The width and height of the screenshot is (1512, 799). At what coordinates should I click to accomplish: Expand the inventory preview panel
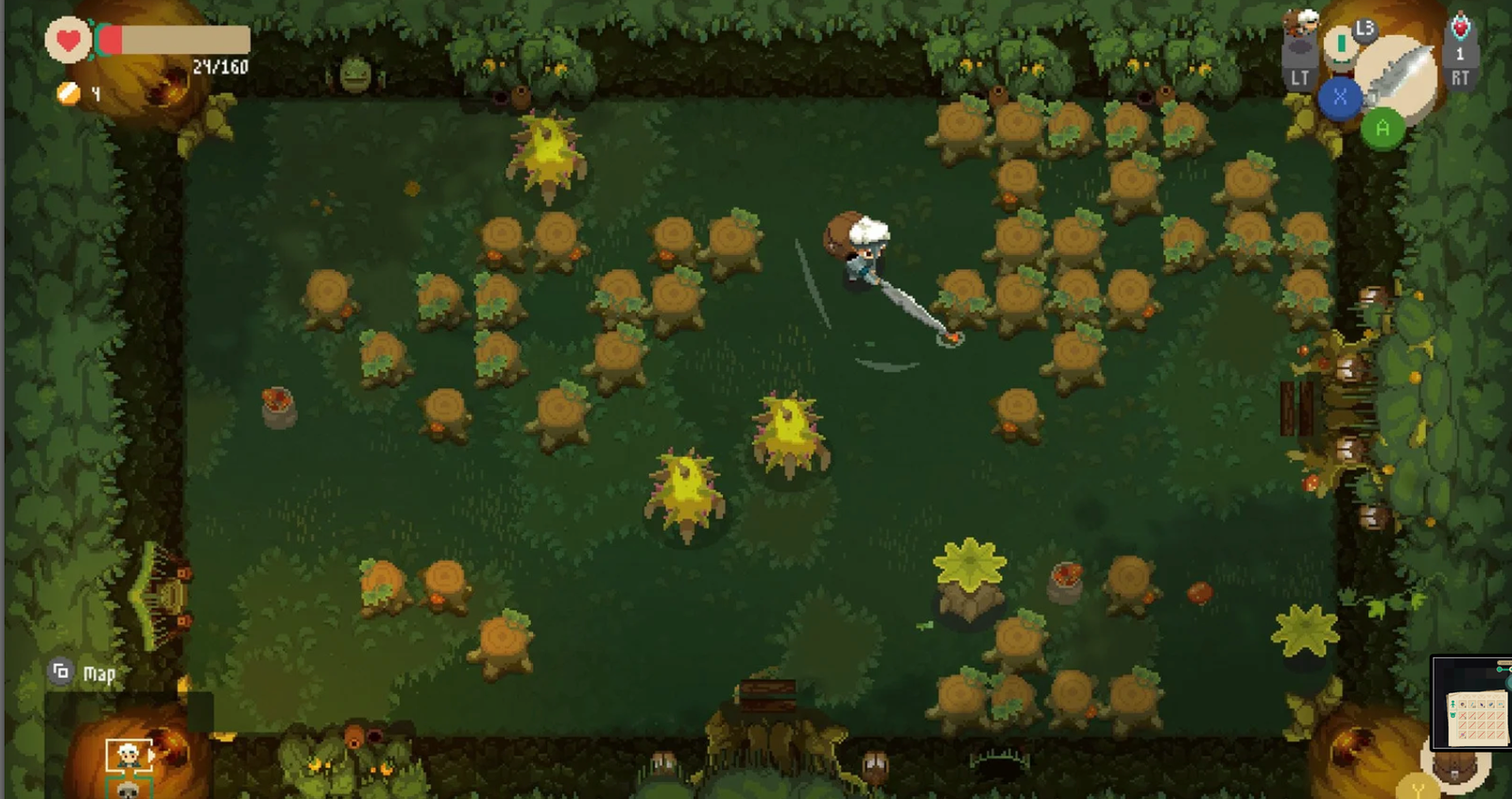click(x=1479, y=718)
